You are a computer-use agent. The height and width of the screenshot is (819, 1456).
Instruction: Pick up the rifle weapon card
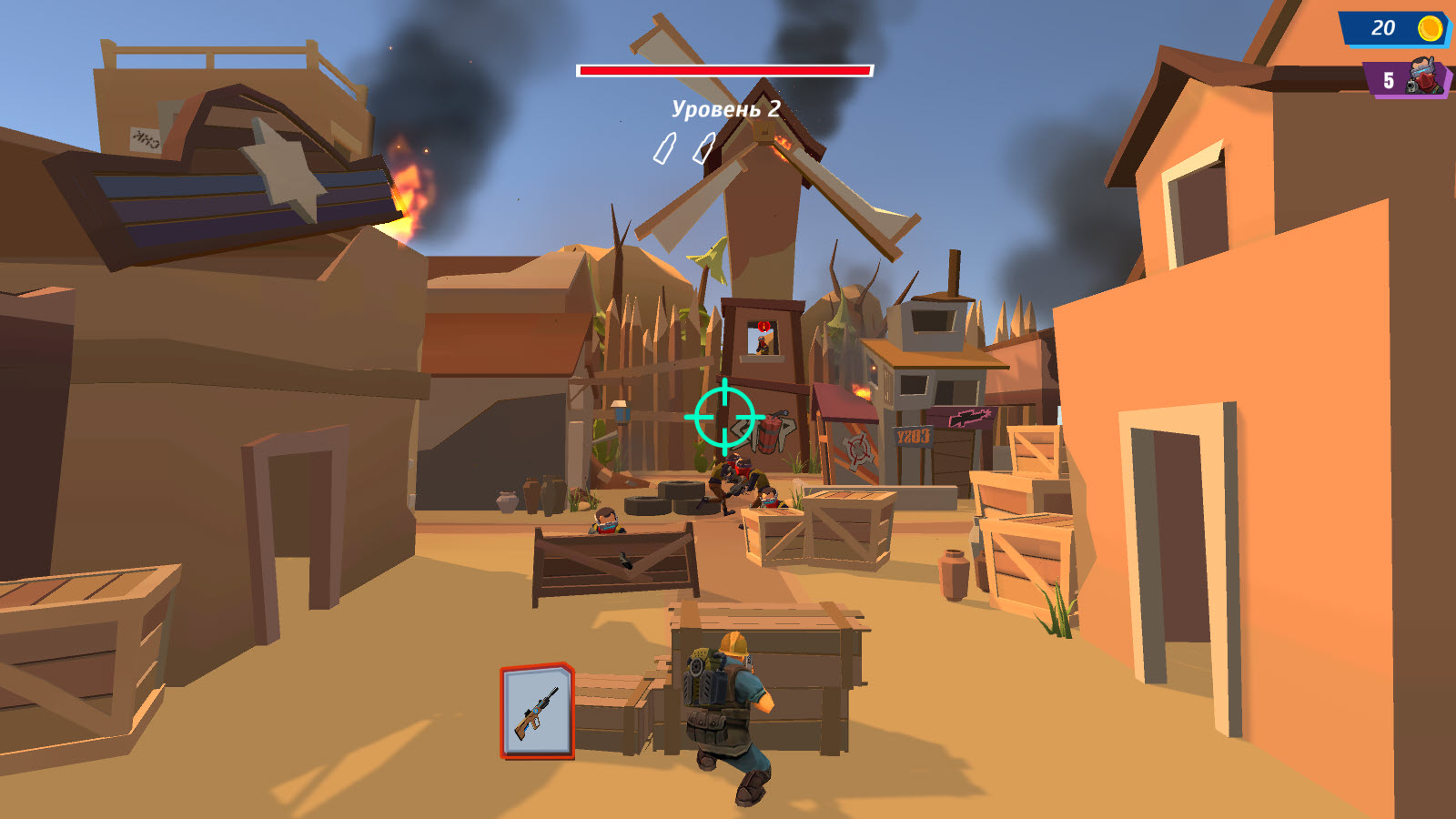point(537,713)
